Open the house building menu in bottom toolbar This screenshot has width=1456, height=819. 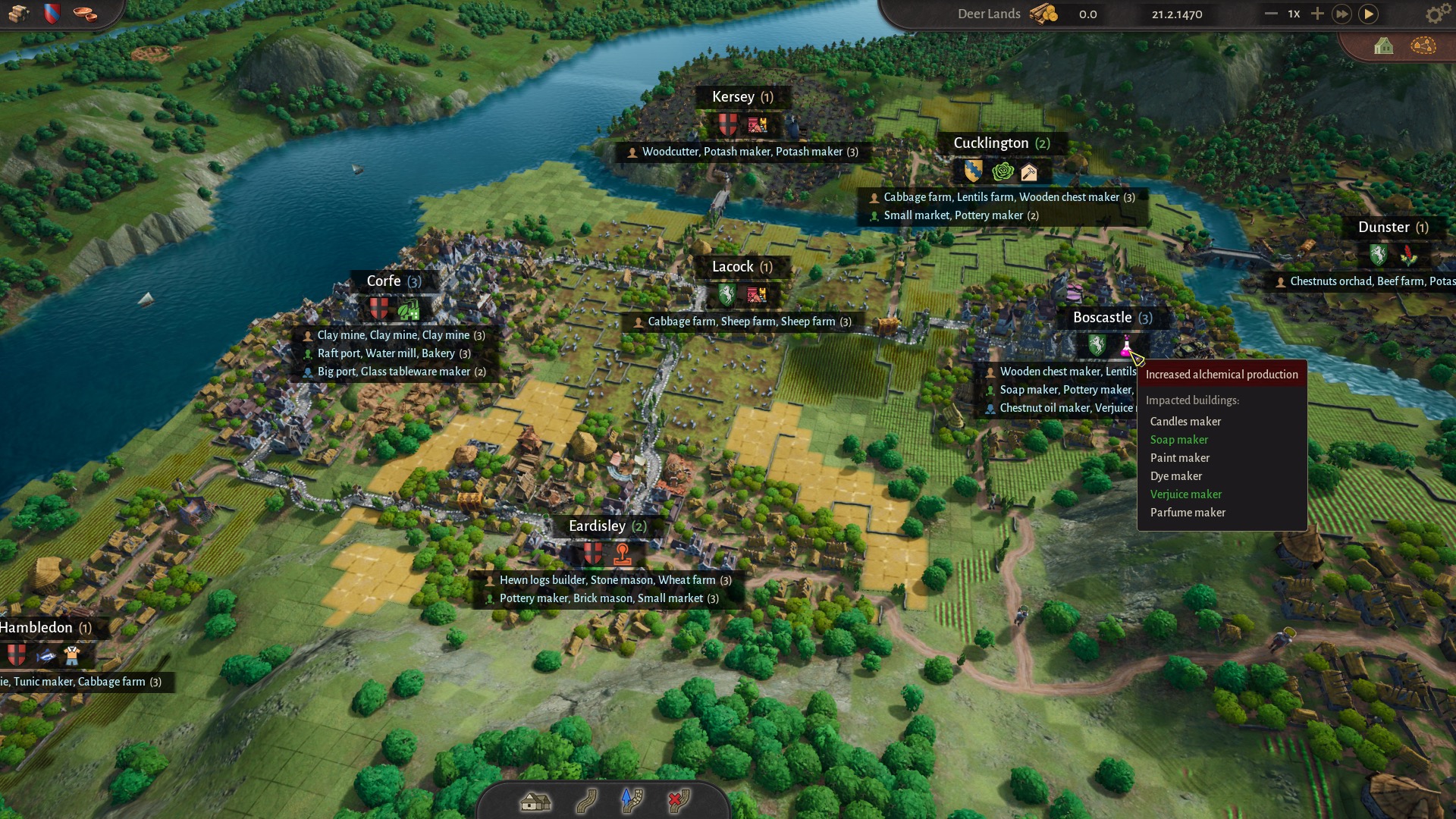point(535,801)
